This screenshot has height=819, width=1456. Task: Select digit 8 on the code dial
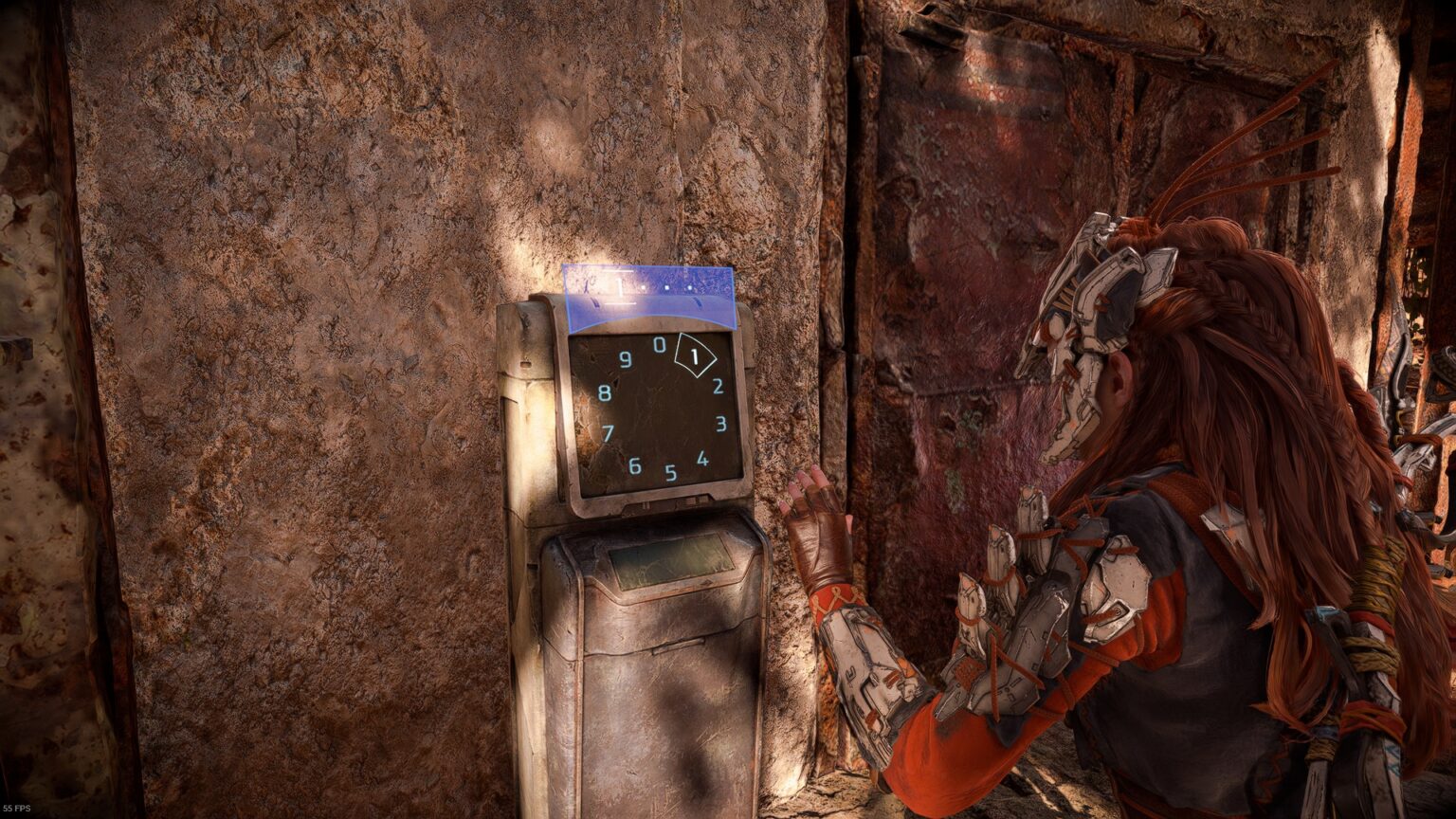point(604,391)
